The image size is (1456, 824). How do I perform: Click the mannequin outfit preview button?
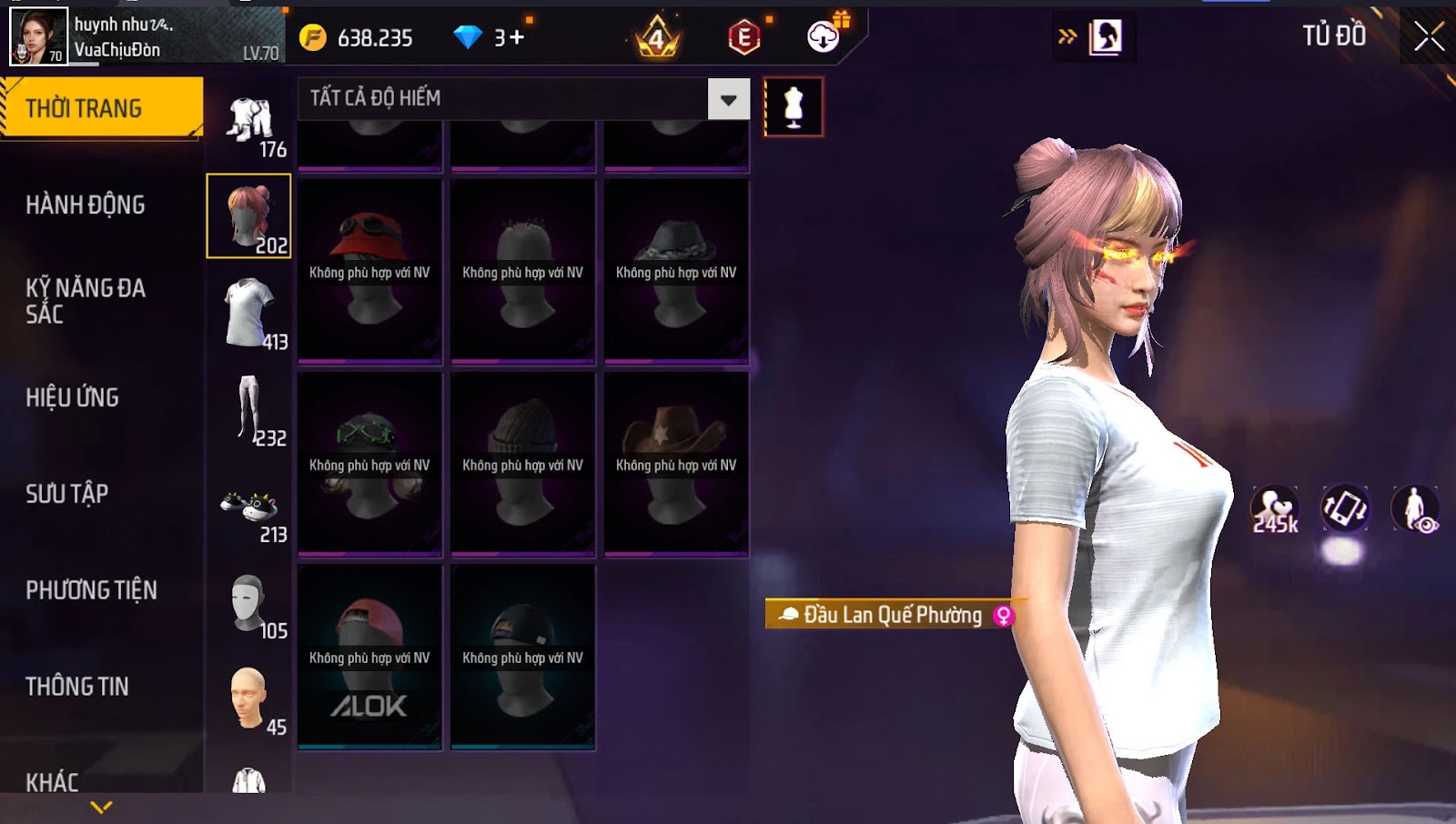pyautogui.click(x=794, y=107)
